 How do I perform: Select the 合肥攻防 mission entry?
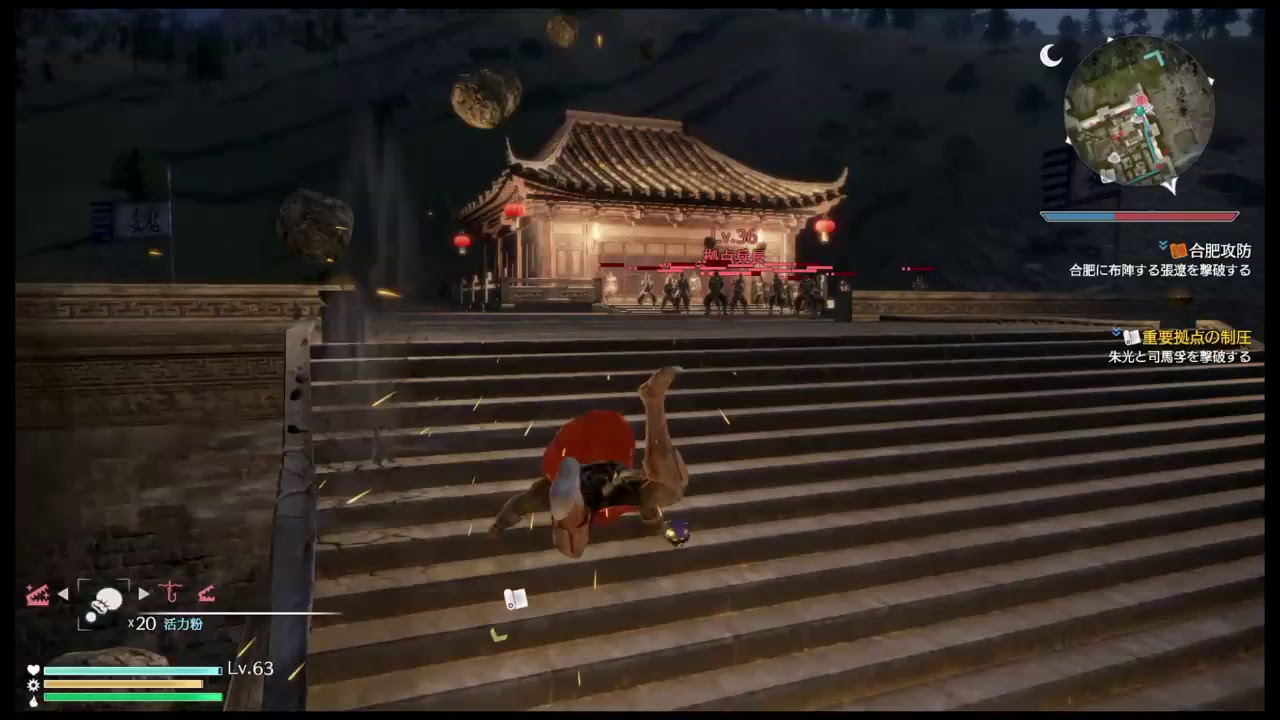click(x=1220, y=251)
